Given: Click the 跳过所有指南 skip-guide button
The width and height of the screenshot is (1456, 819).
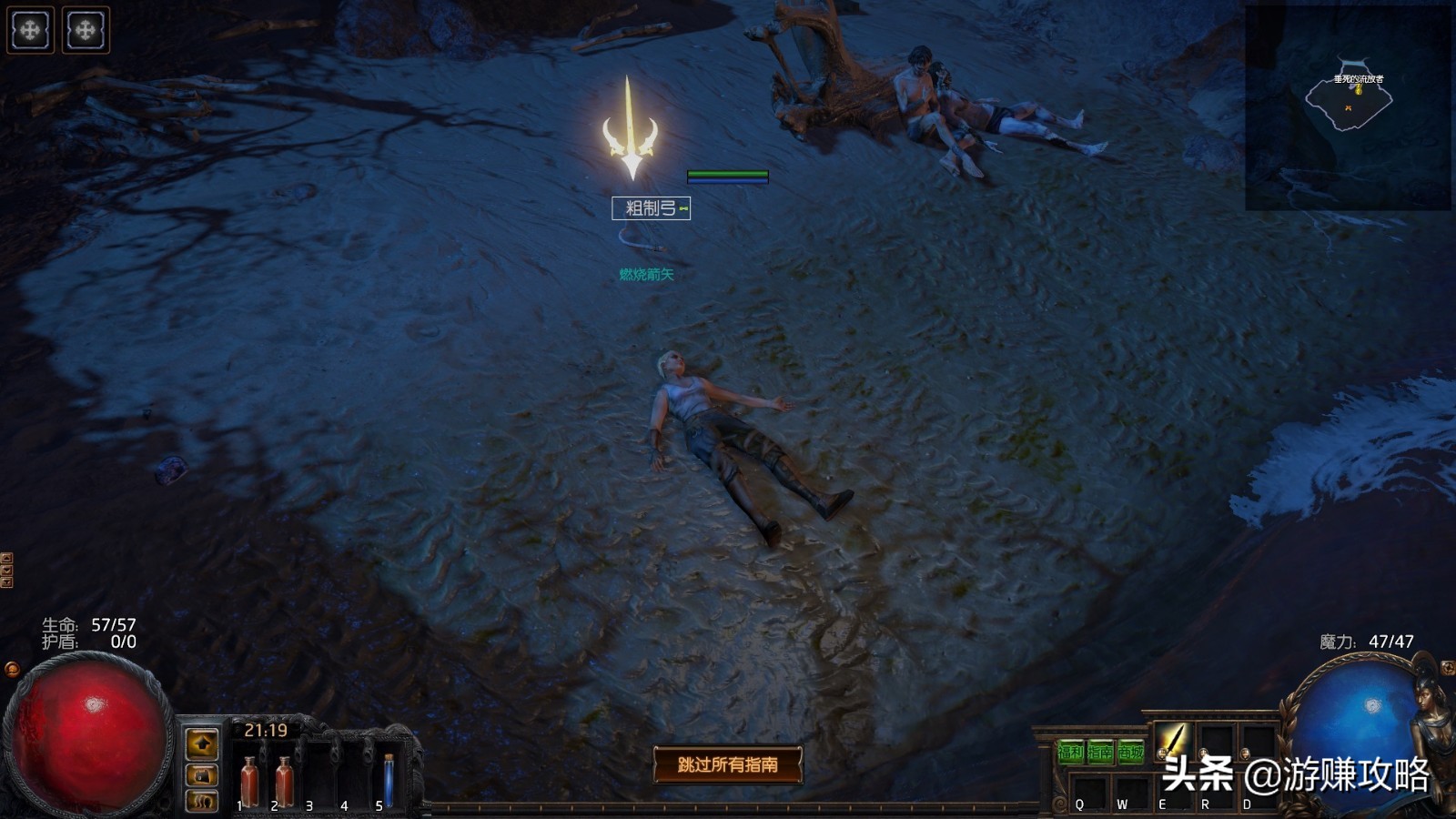Looking at the screenshot, I should [727, 764].
